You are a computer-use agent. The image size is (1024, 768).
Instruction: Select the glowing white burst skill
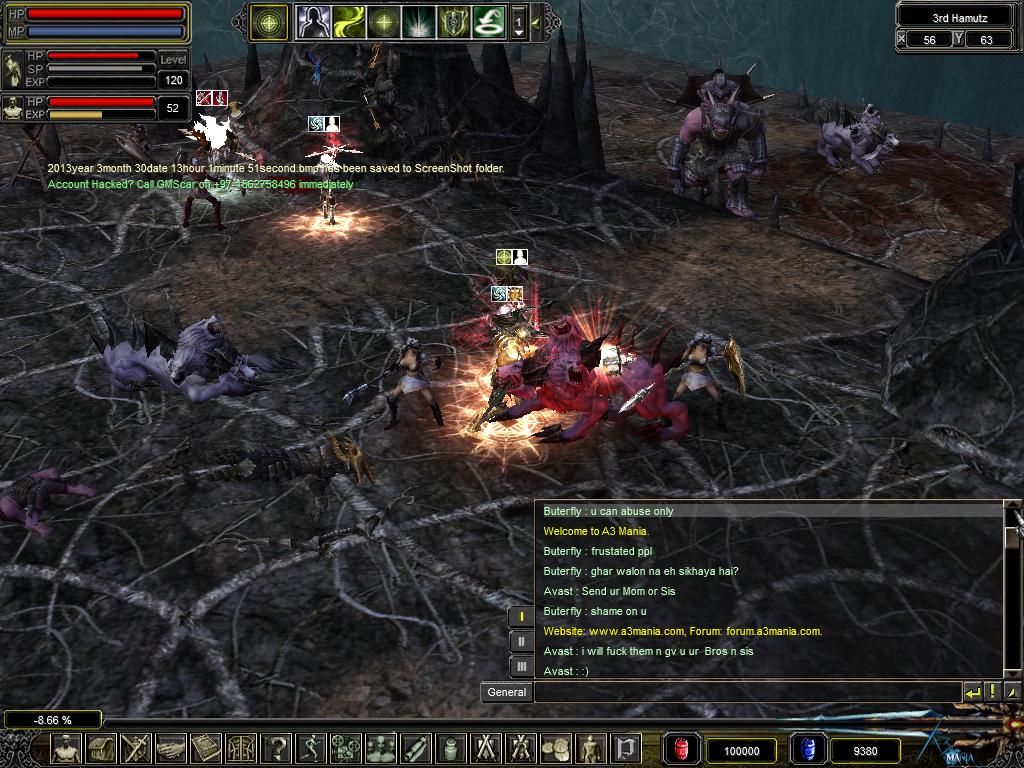(x=417, y=21)
